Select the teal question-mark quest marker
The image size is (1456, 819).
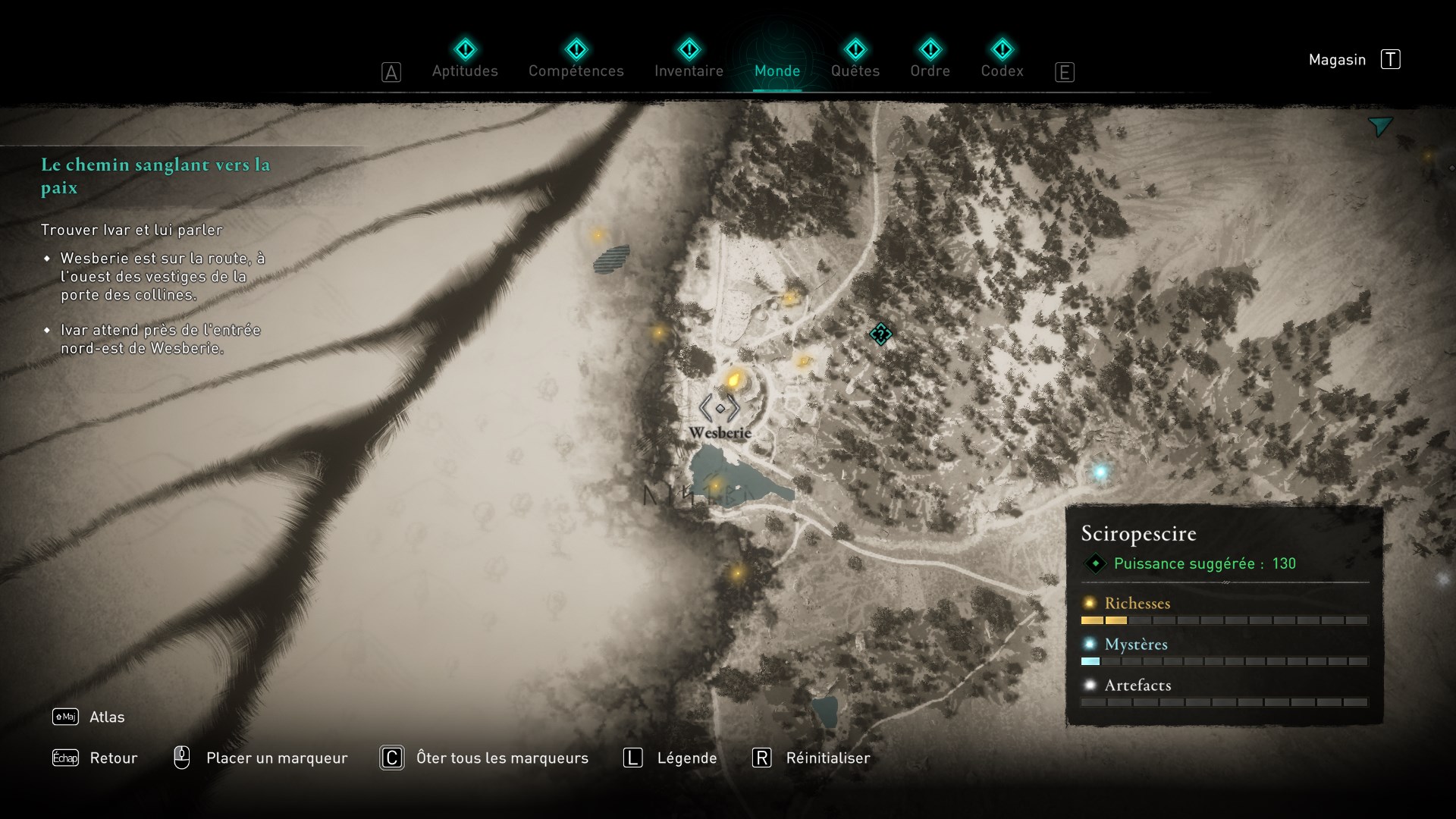pos(880,334)
